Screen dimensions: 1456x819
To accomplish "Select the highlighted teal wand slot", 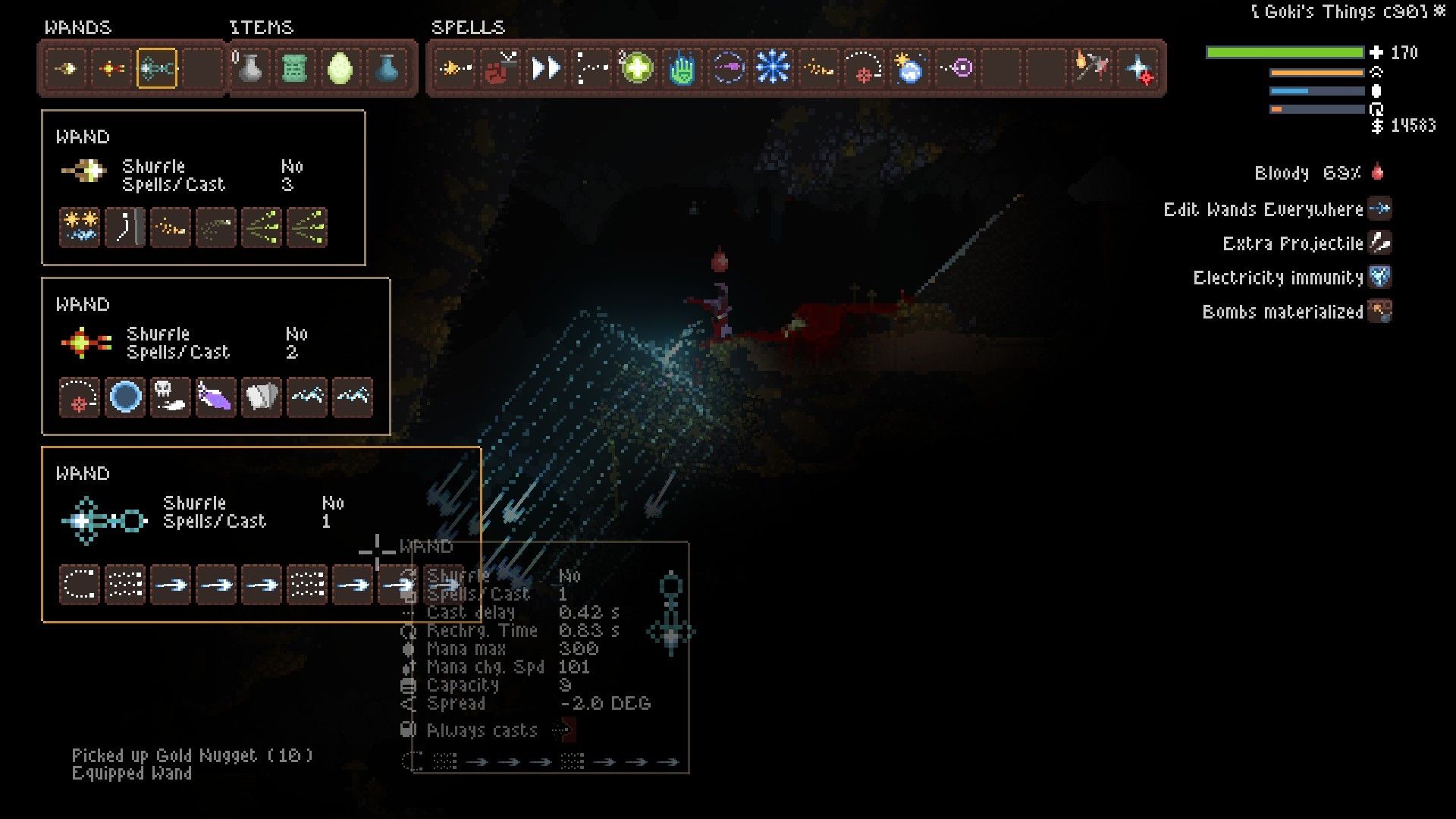I will click(x=157, y=69).
